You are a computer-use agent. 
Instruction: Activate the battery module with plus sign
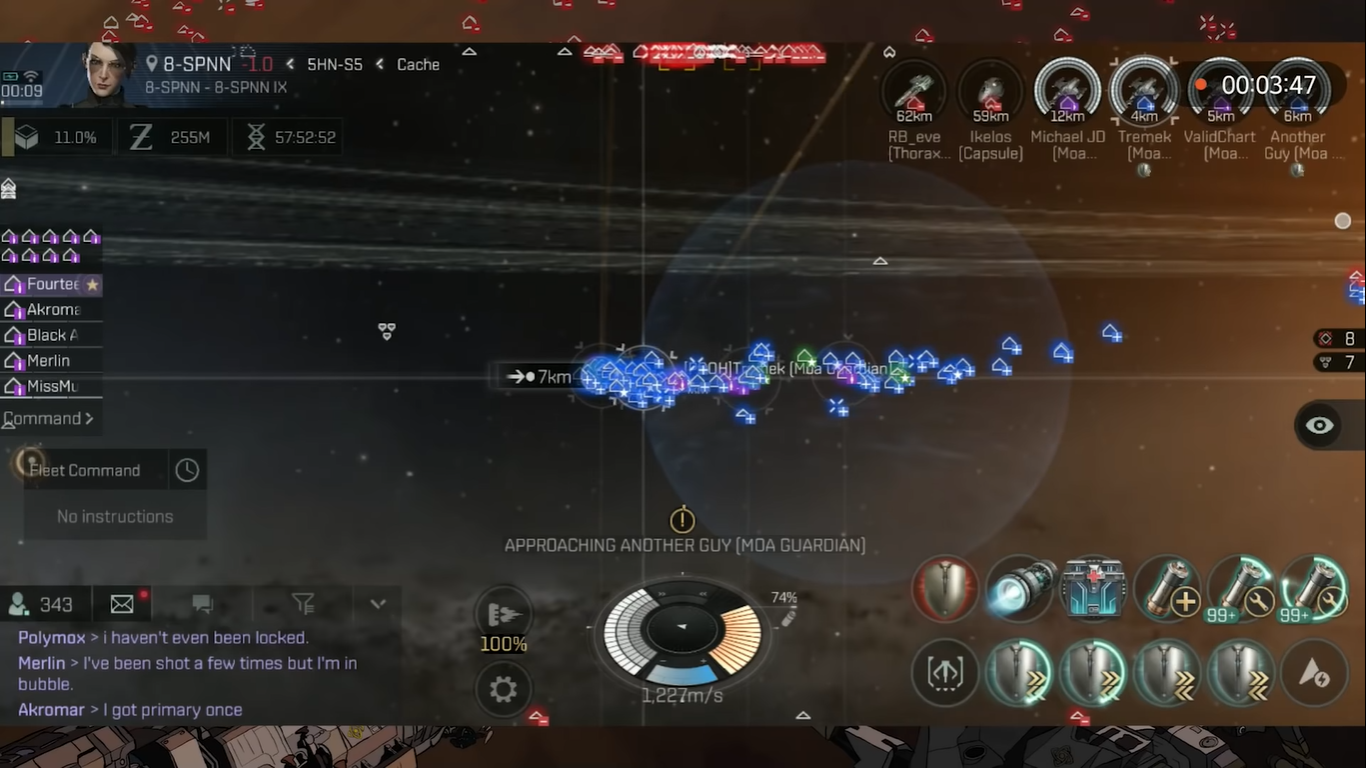[x=1168, y=588]
